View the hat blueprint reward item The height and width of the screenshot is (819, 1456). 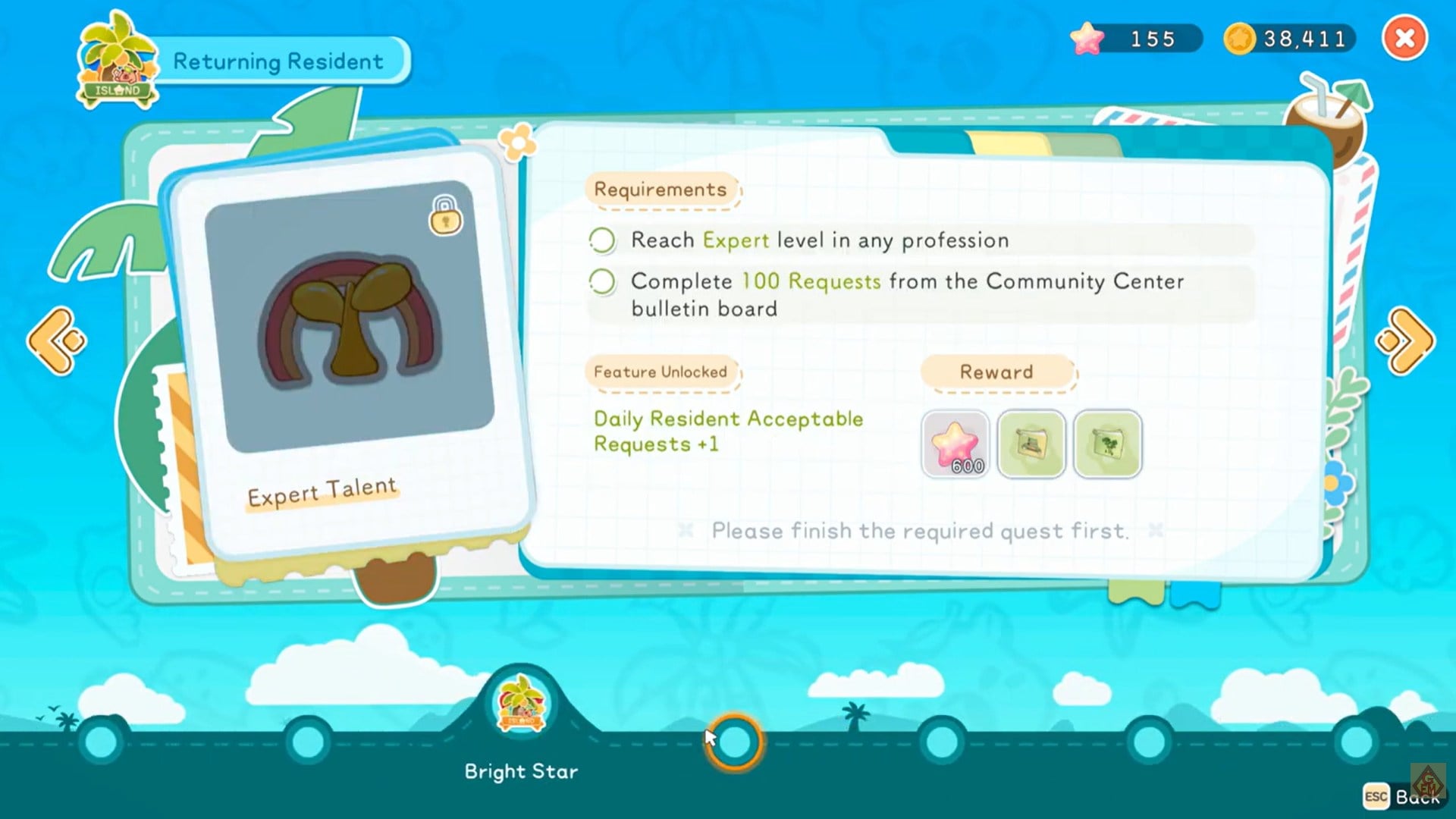1031,444
